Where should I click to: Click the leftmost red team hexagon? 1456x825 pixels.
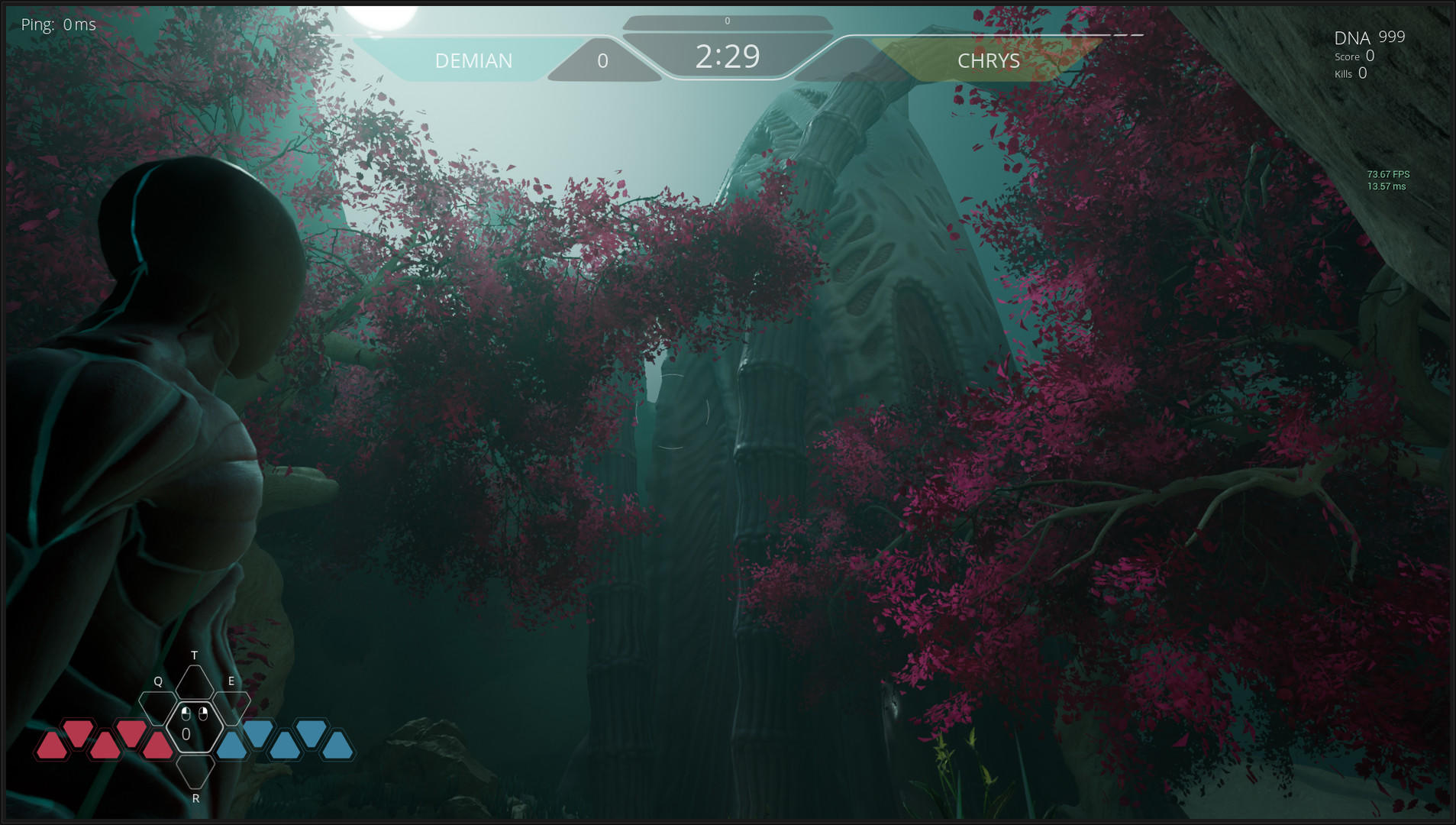click(x=52, y=742)
